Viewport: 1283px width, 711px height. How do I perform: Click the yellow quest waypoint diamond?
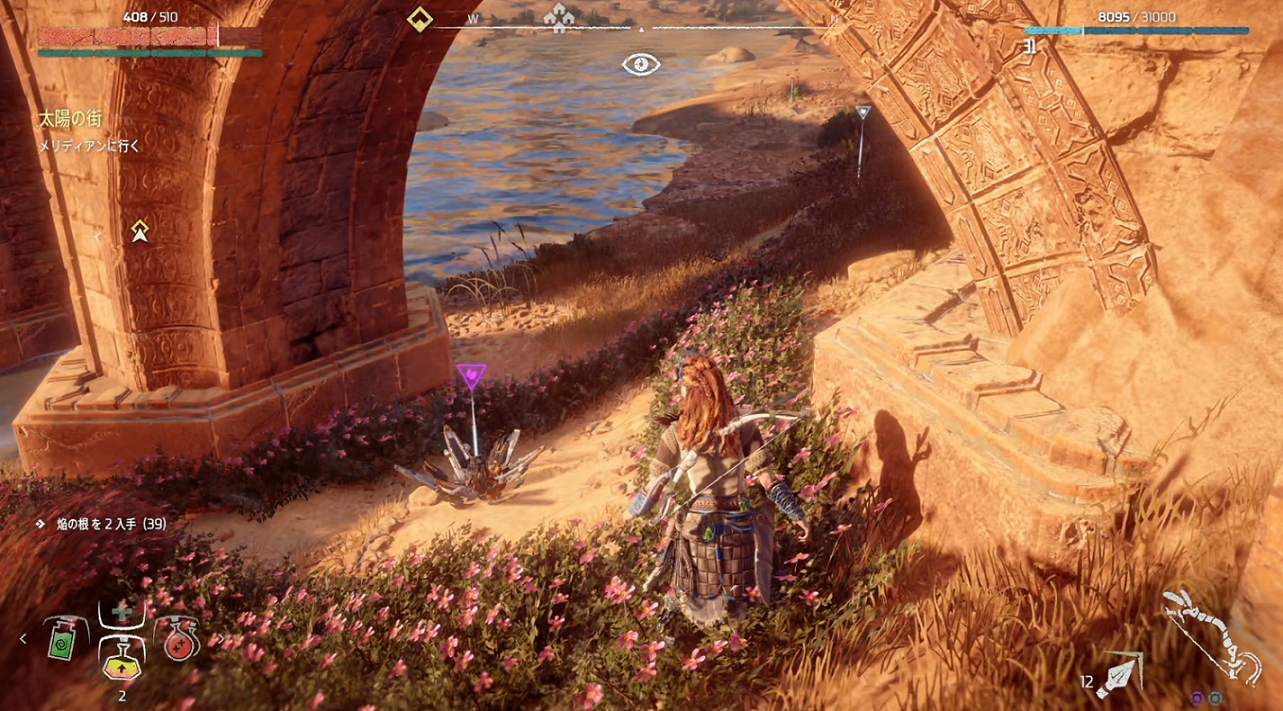pos(140,230)
